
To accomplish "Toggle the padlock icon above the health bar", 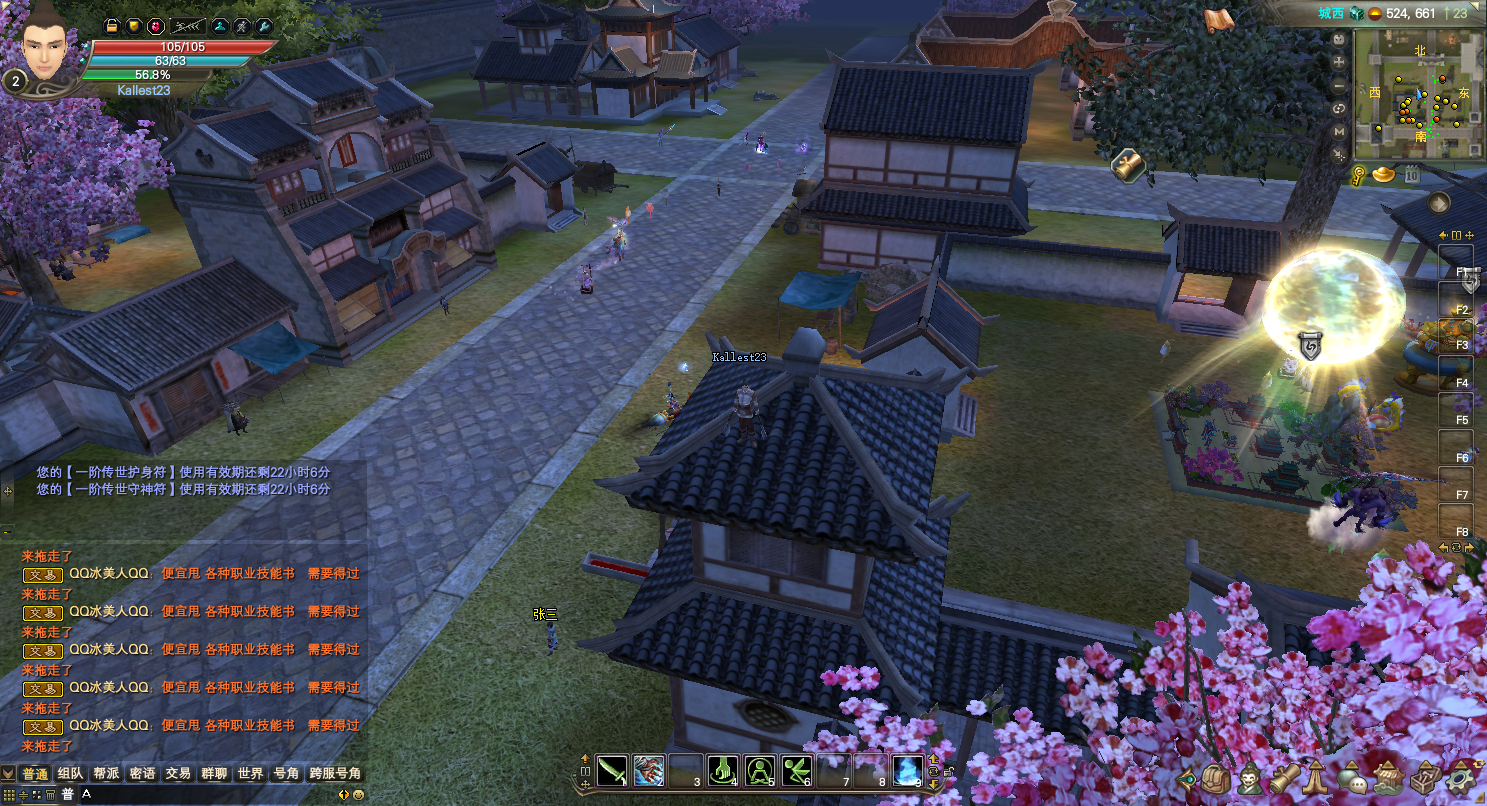I will [x=112, y=26].
